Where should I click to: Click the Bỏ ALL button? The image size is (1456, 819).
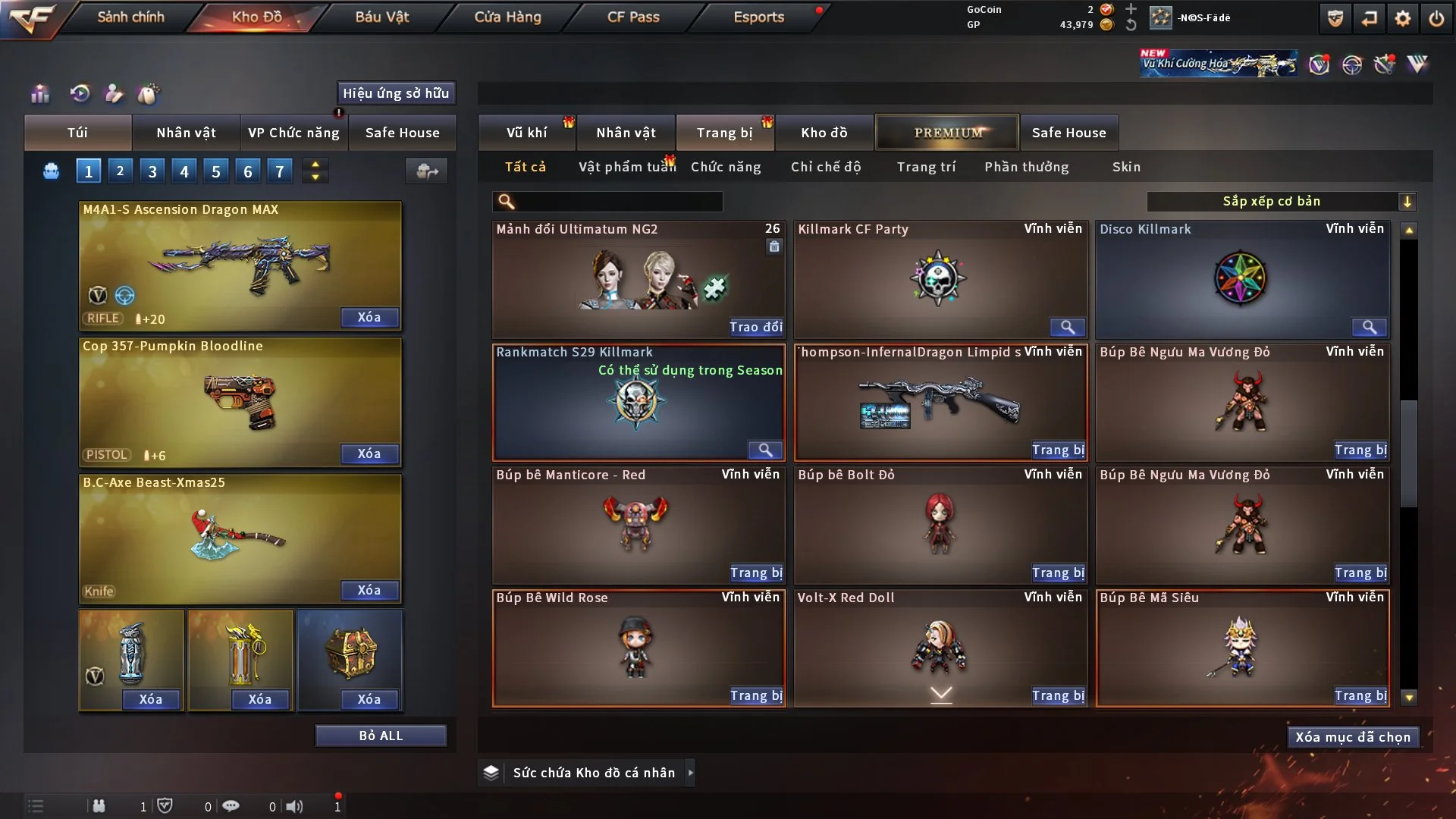click(x=381, y=736)
